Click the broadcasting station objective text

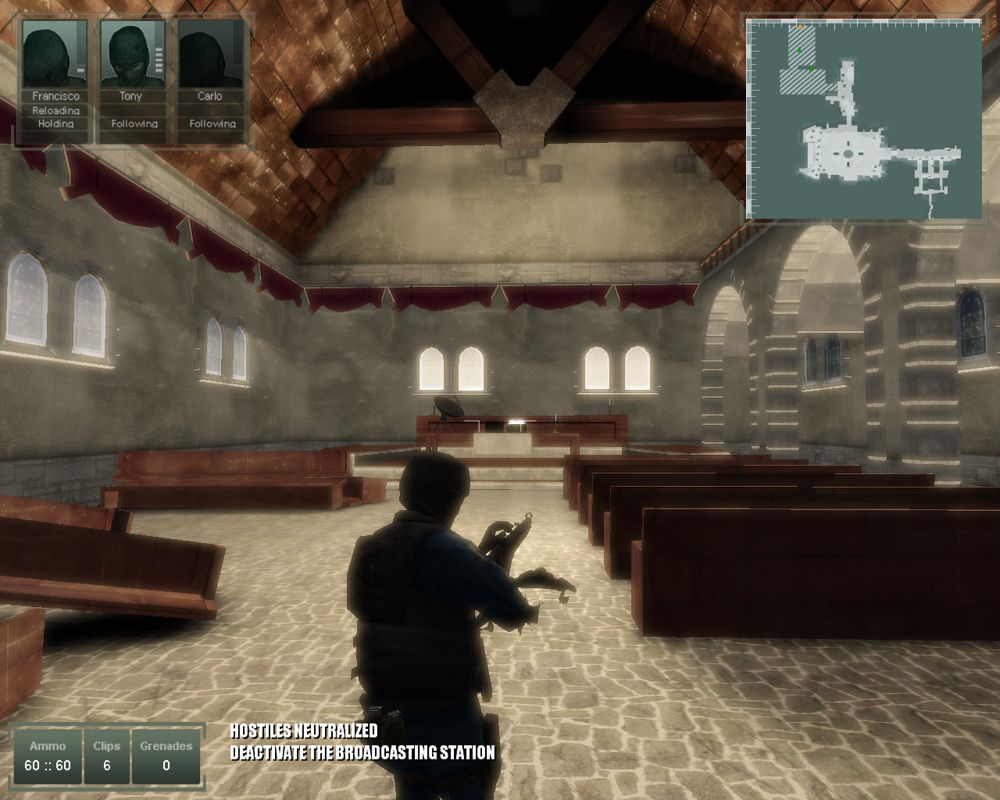362,752
